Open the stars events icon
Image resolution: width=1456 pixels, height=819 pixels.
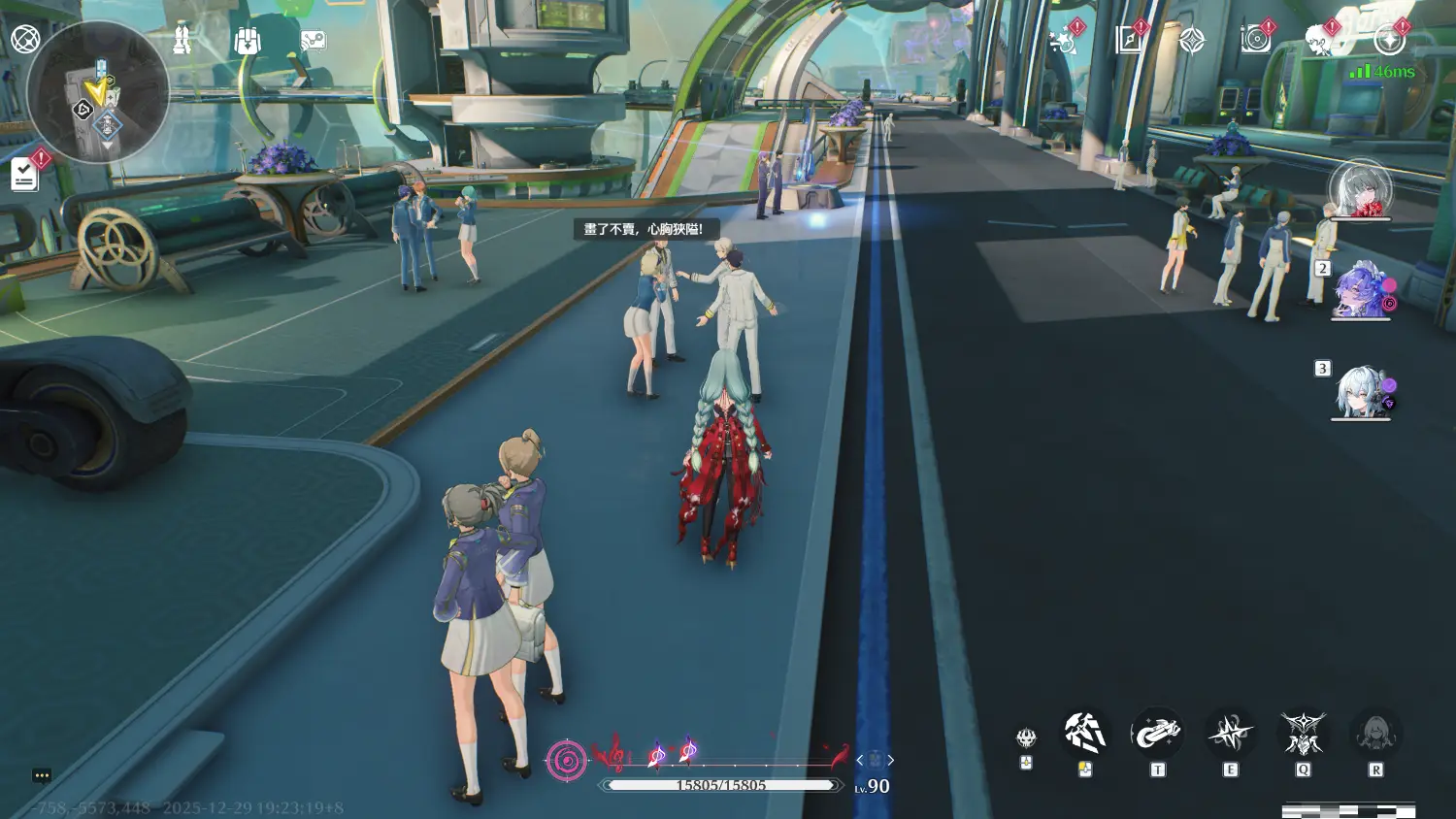[1064, 41]
